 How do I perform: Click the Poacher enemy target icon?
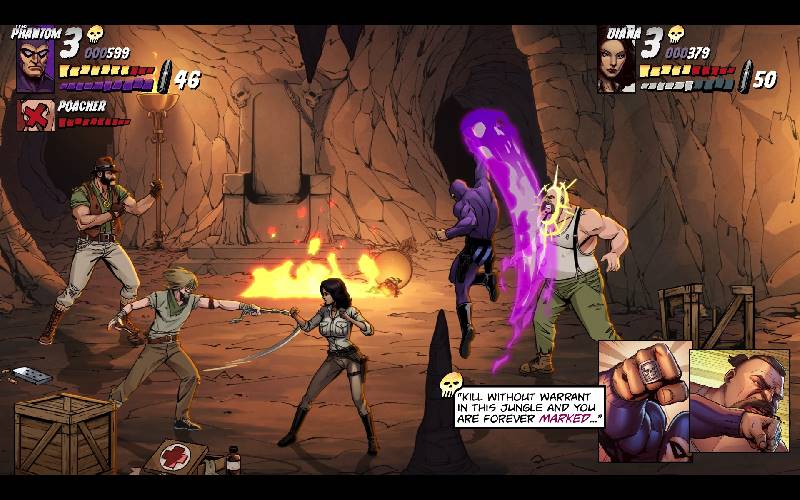36,115
